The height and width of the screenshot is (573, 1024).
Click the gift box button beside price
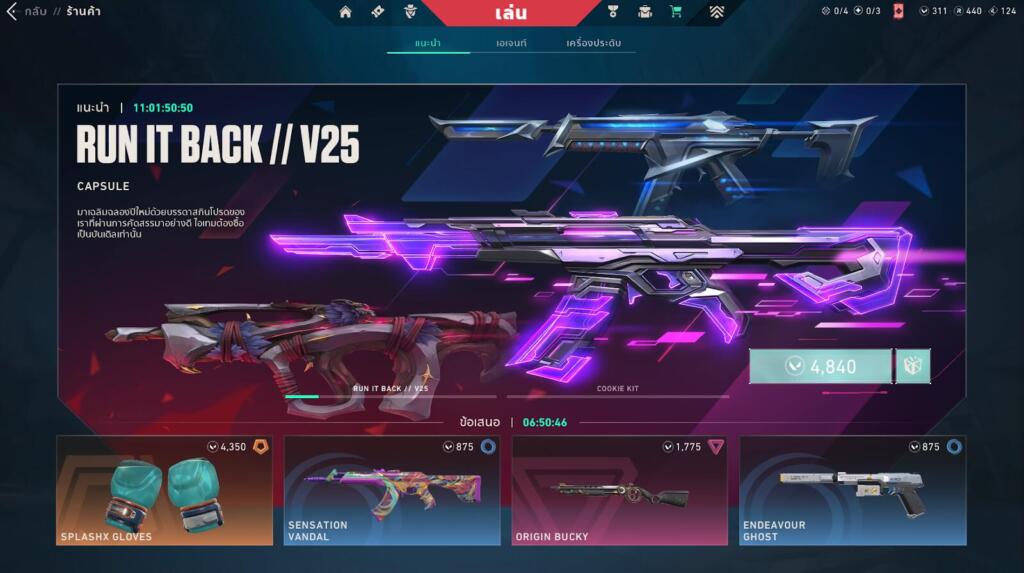(913, 366)
